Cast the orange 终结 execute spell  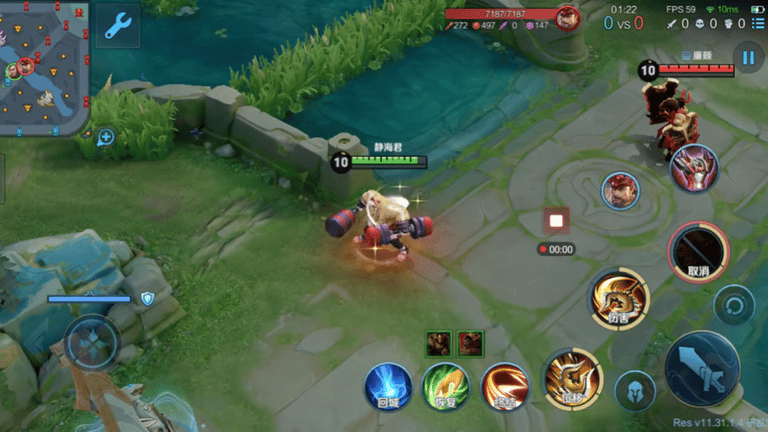click(x=506, y=387)
